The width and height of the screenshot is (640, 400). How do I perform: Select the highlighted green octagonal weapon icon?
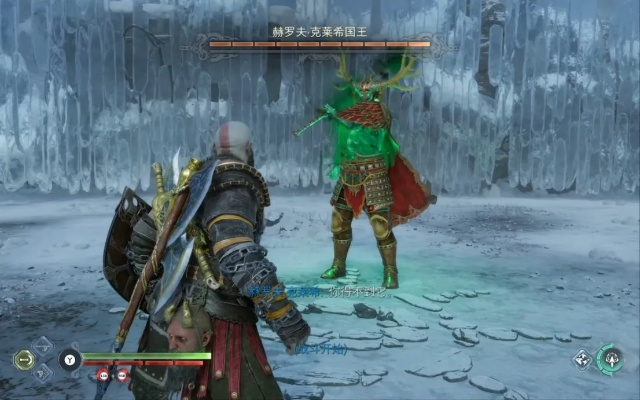[x=23, y=360]
